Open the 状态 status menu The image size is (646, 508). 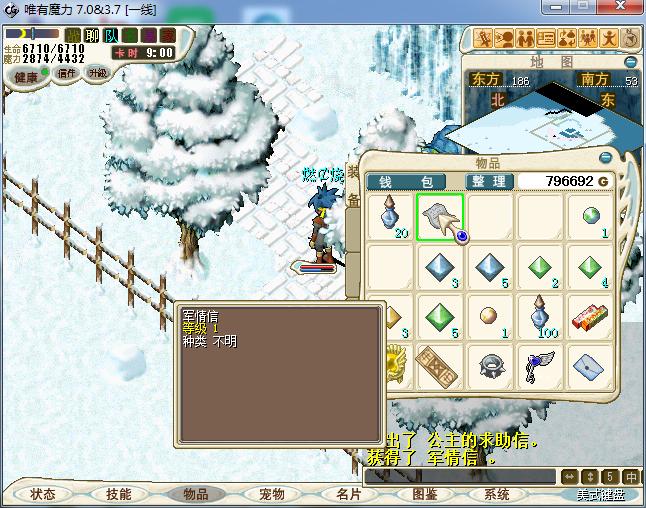[43, 494]
